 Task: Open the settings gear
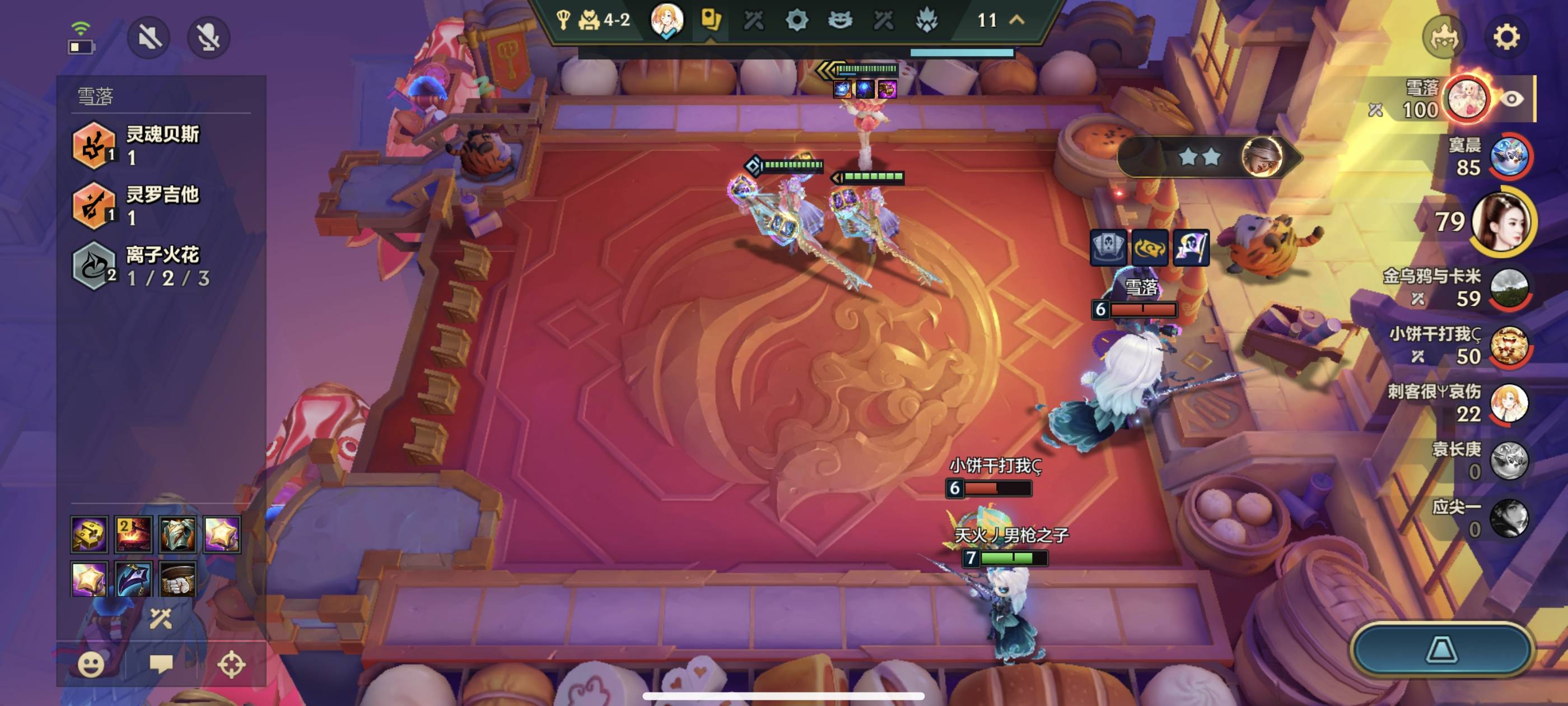pos(1506,37)
